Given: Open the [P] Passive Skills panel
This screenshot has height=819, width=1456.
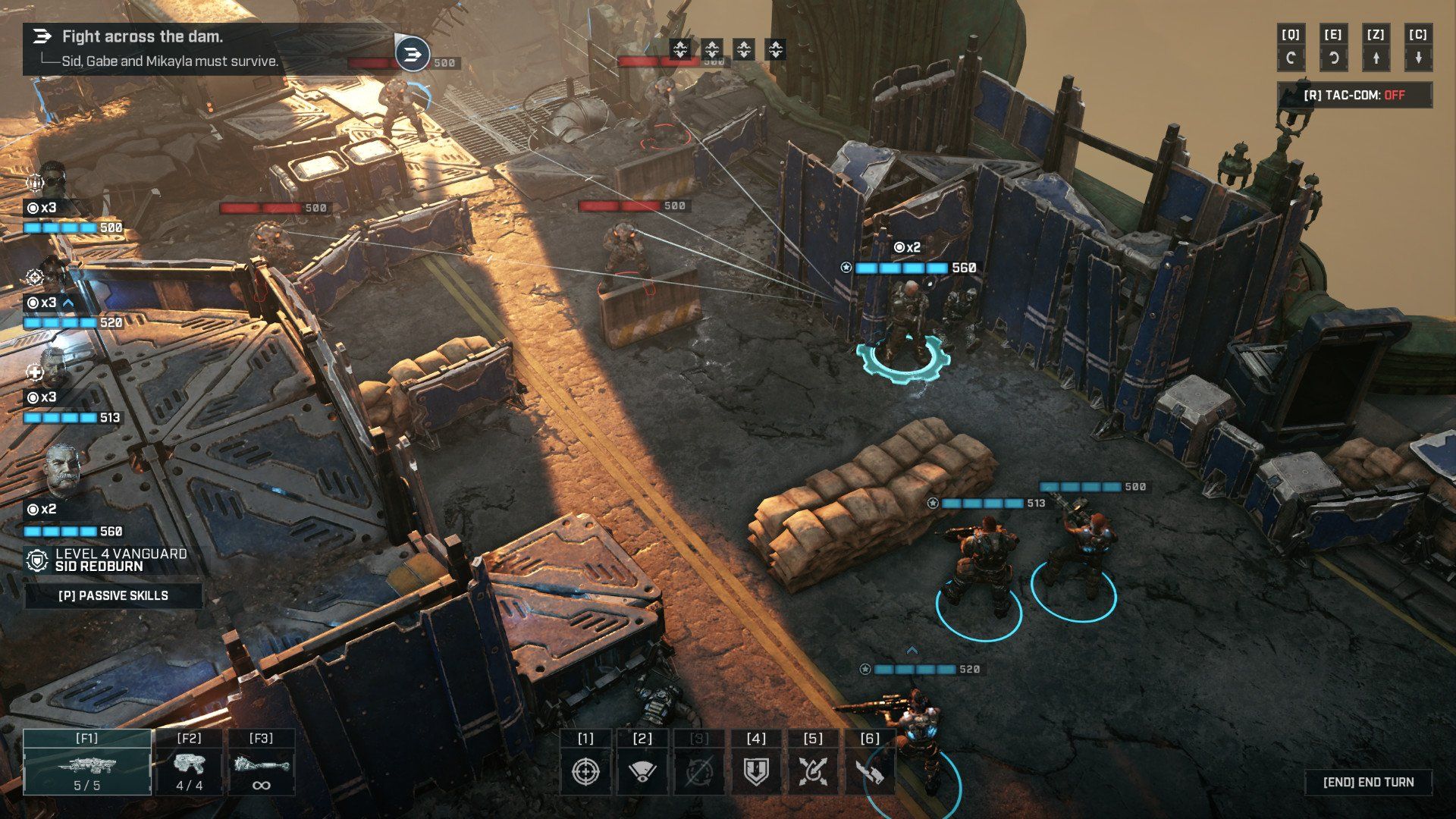Looking at the screenshot, I should [115, 596].
